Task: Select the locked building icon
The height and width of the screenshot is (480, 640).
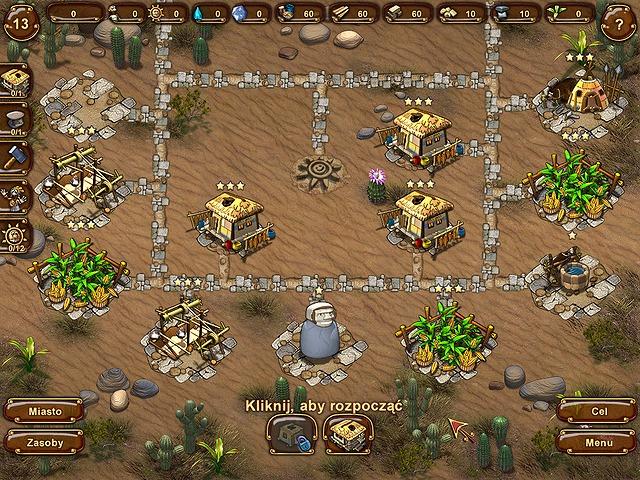Action: 291,433
